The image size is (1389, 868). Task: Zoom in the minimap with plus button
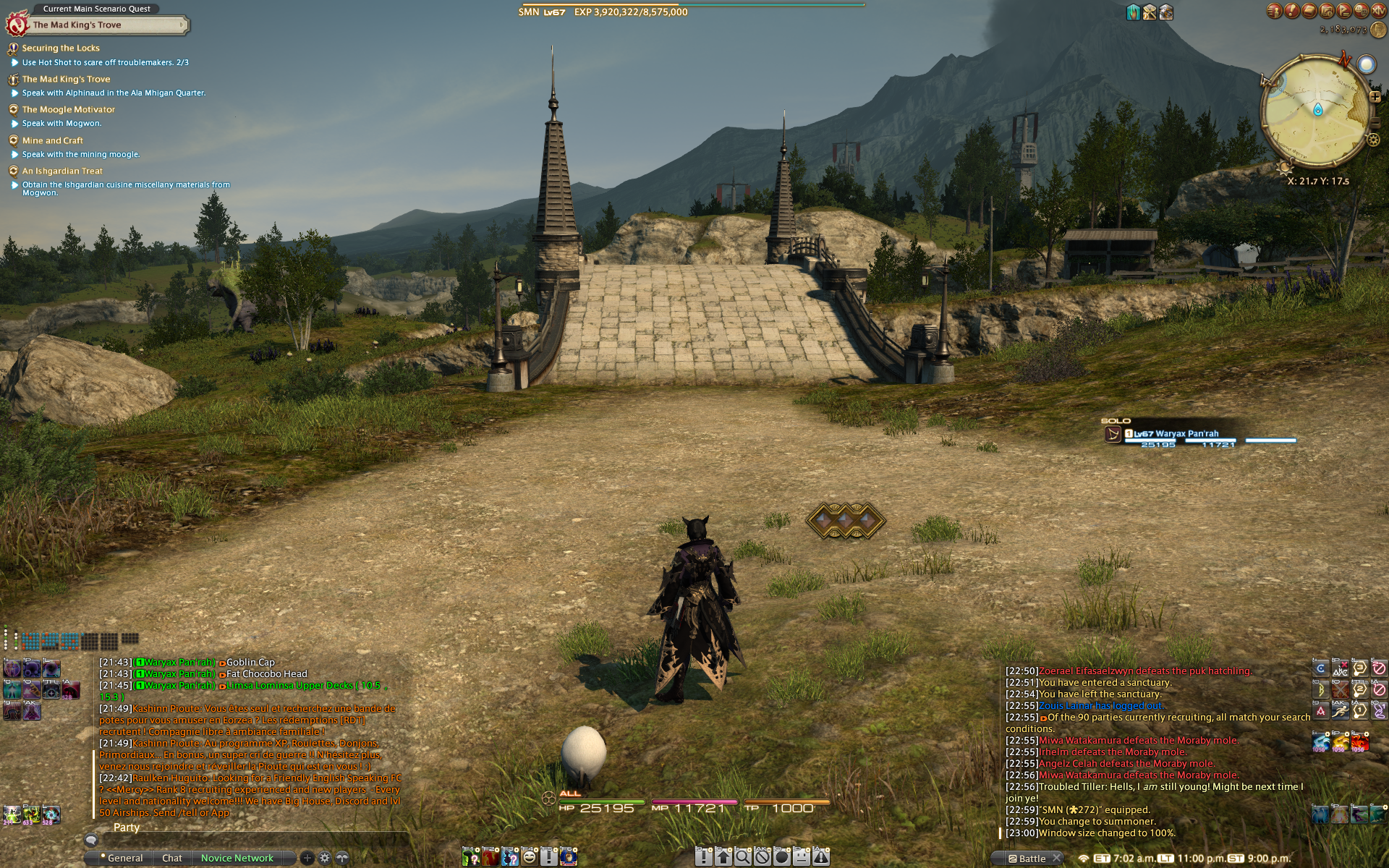1375,97
